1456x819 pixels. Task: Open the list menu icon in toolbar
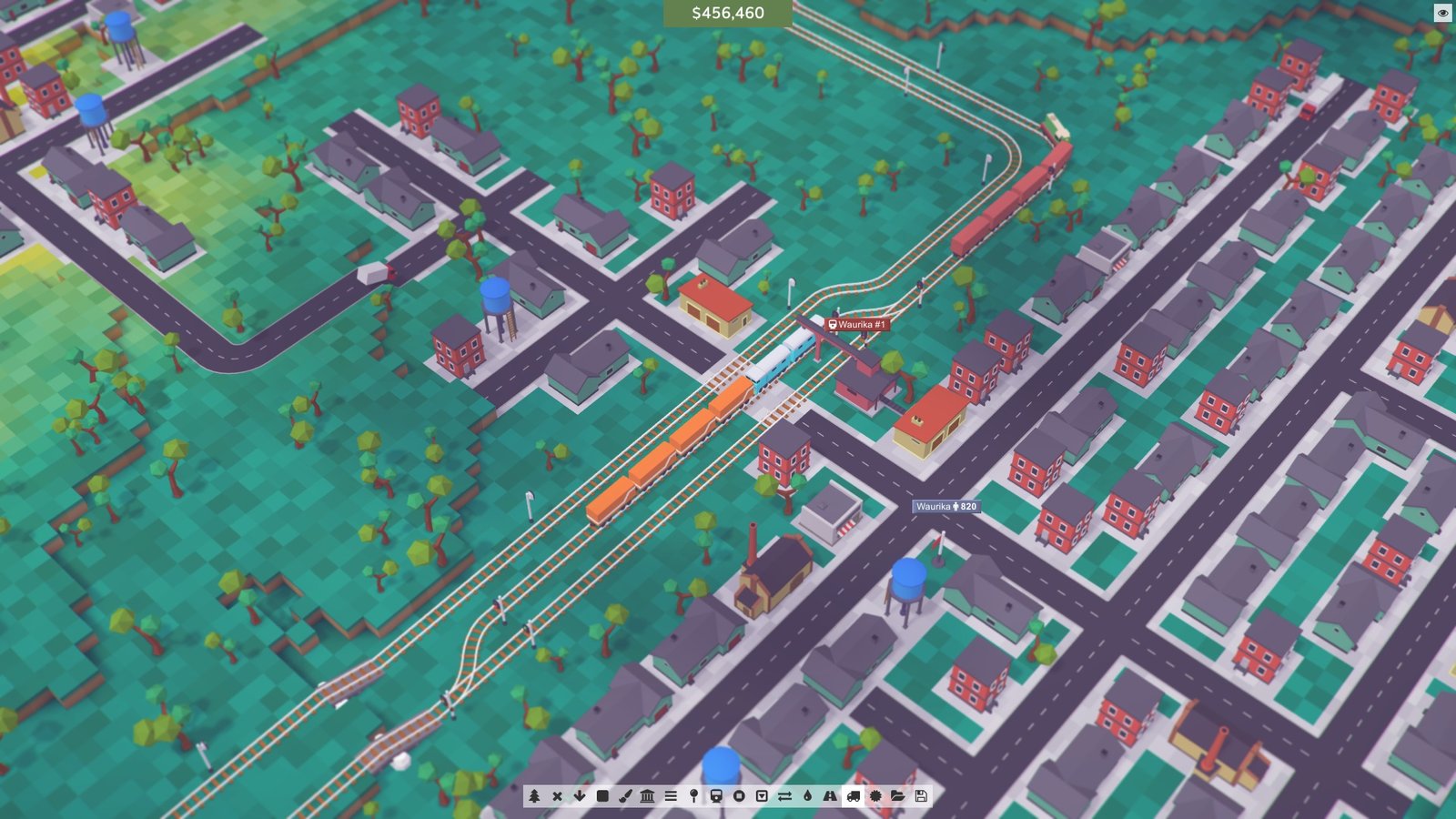[672, 794]
